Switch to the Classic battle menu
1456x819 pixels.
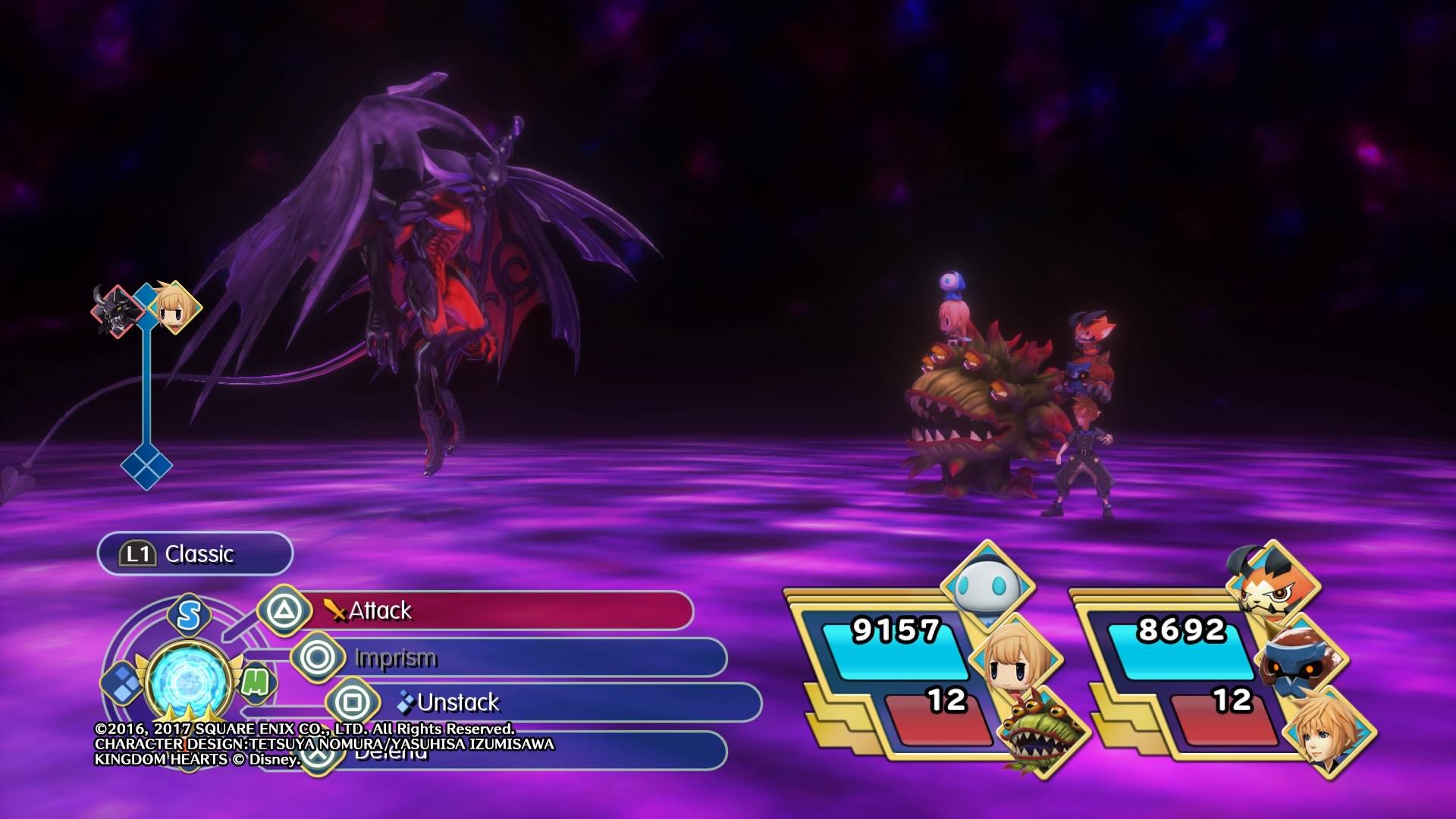point(195,554)
